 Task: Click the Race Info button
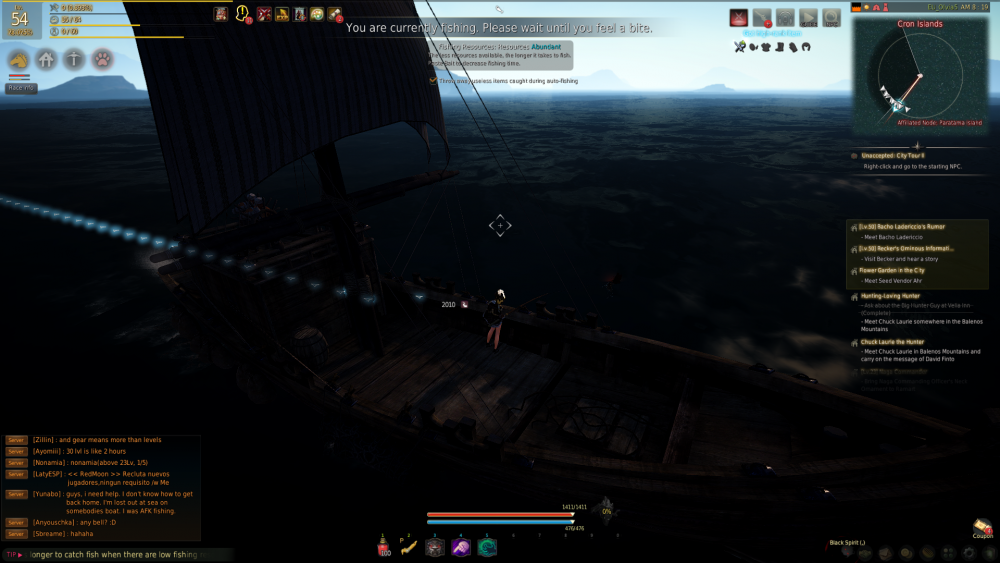tap(21, 88)
